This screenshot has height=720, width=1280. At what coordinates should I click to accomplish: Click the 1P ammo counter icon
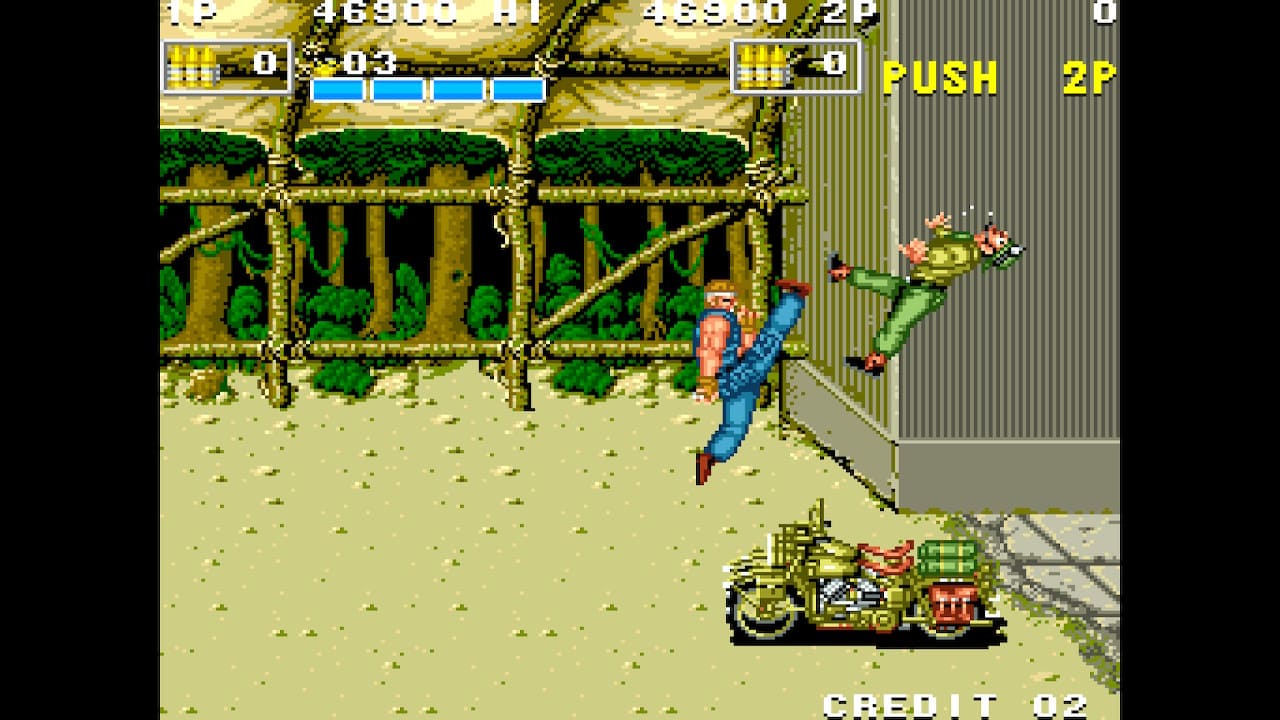point(196,63)
